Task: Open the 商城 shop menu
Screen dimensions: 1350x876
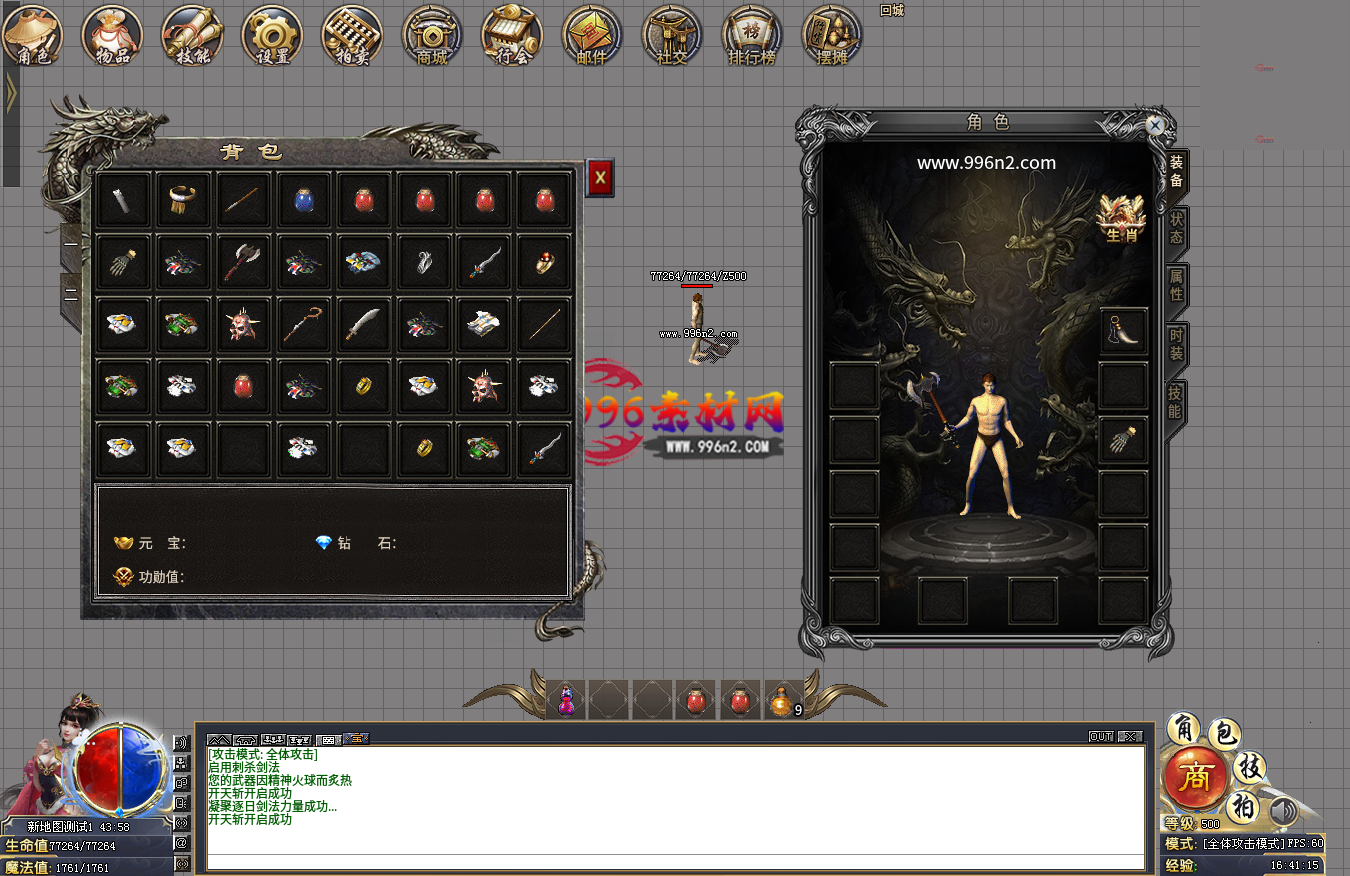Action: coord(432,36)
